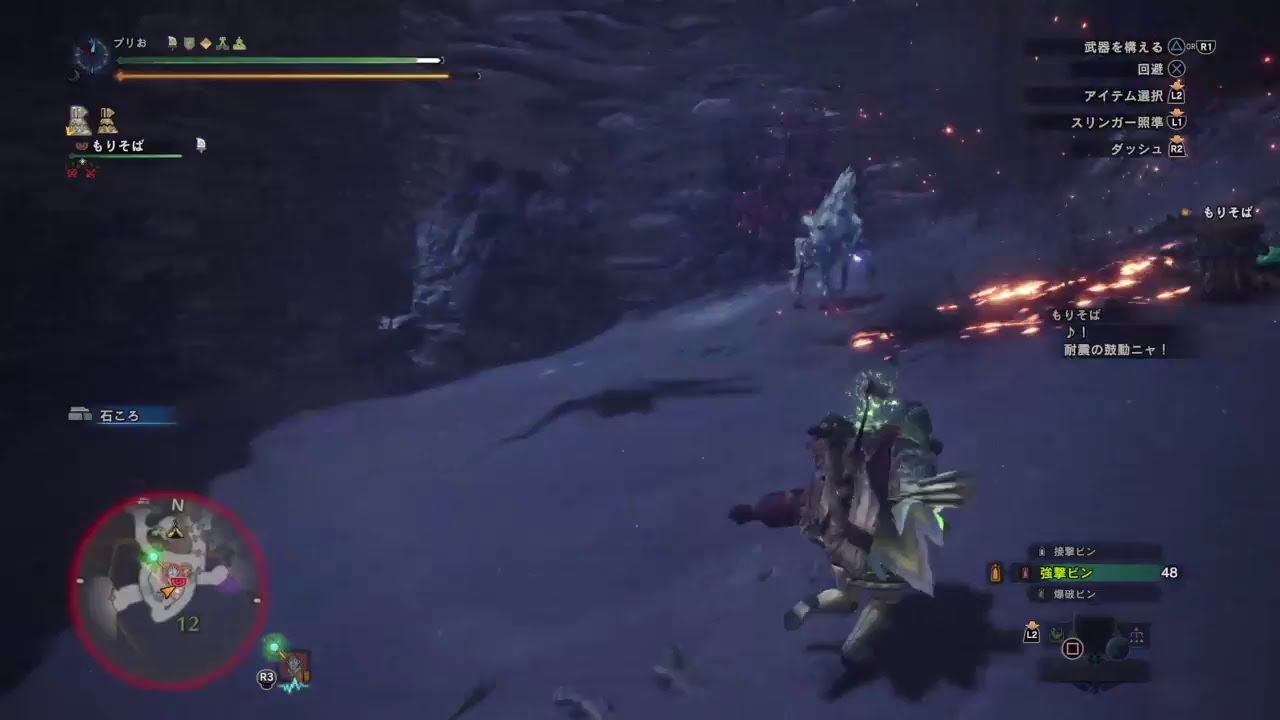Click the N compass marker on the minimap
1280x720 pixels.
point(177,506)
